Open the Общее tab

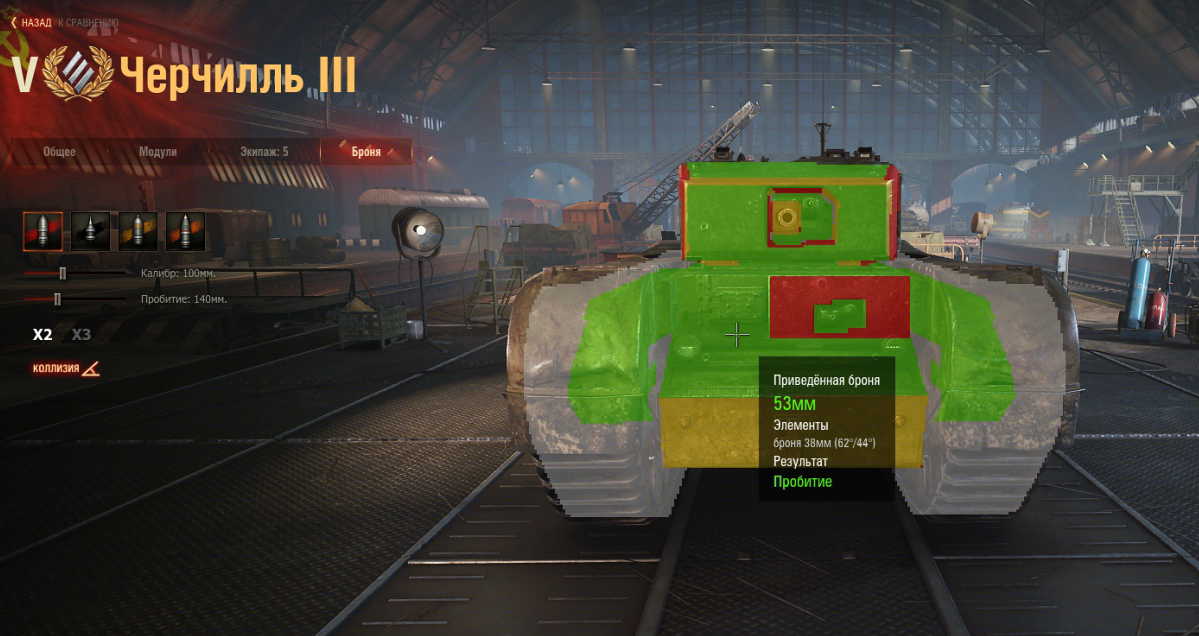click(x=59, y=152)
